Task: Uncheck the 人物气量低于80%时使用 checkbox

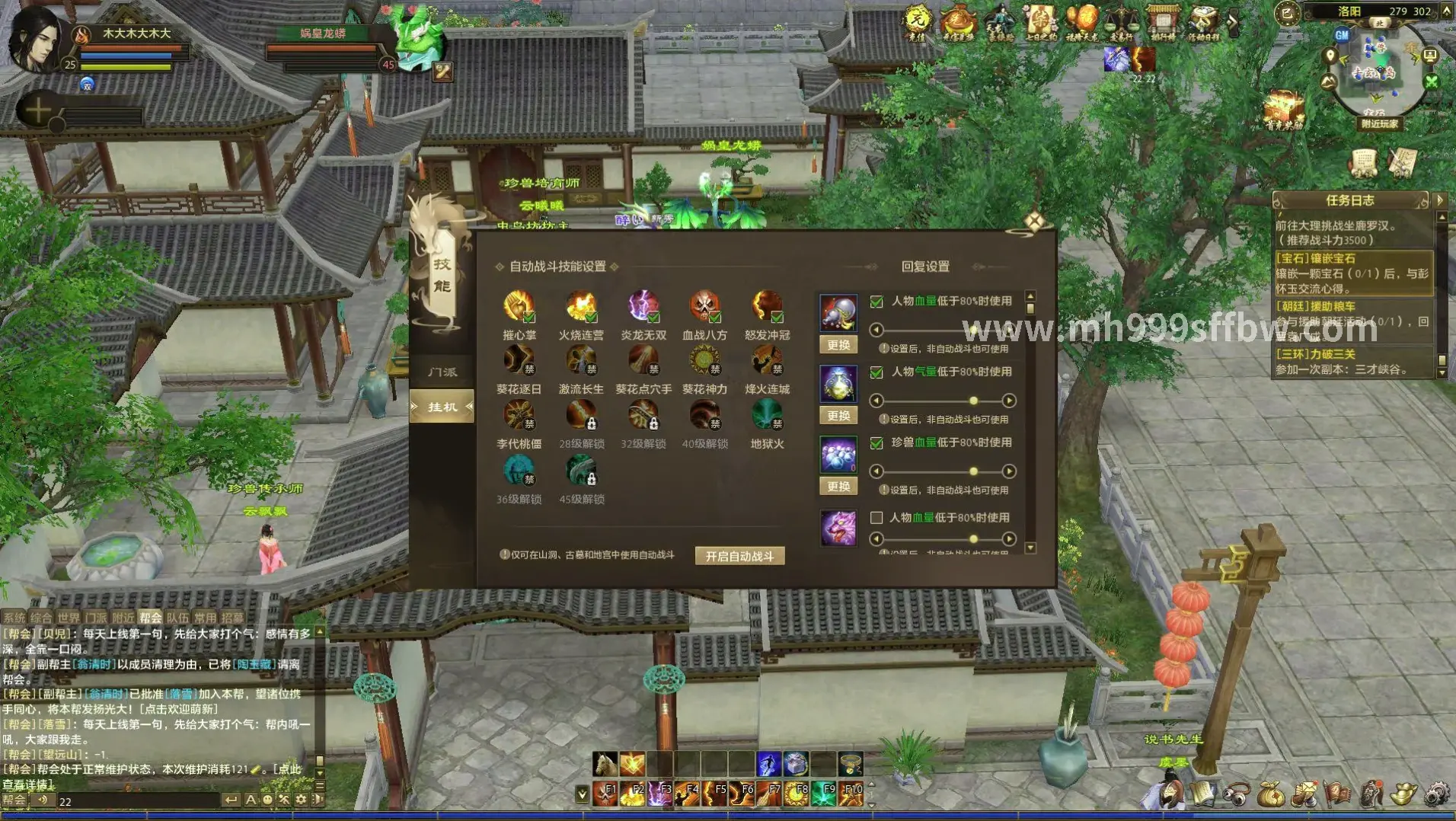Action: 876,372
